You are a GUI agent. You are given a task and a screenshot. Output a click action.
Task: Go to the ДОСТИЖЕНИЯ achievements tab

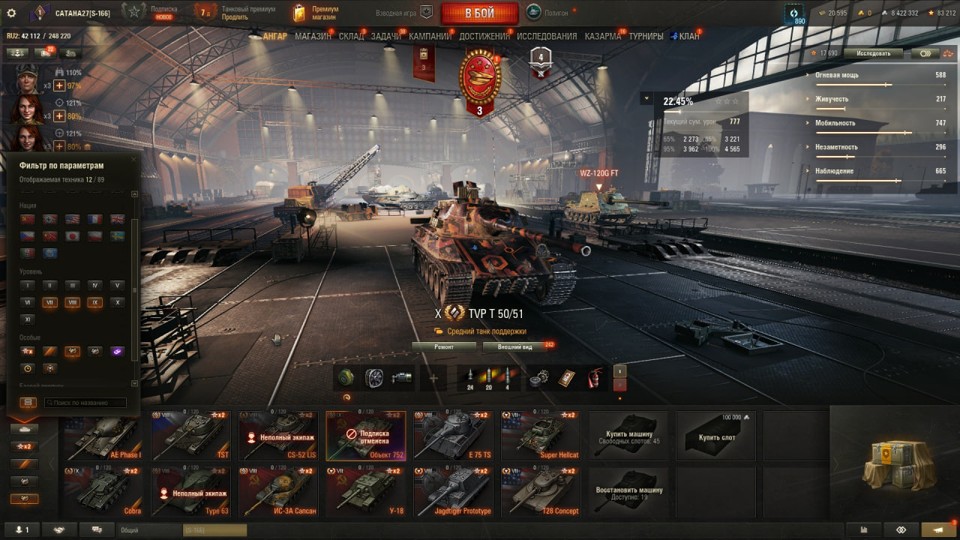[x=484, y=37]
